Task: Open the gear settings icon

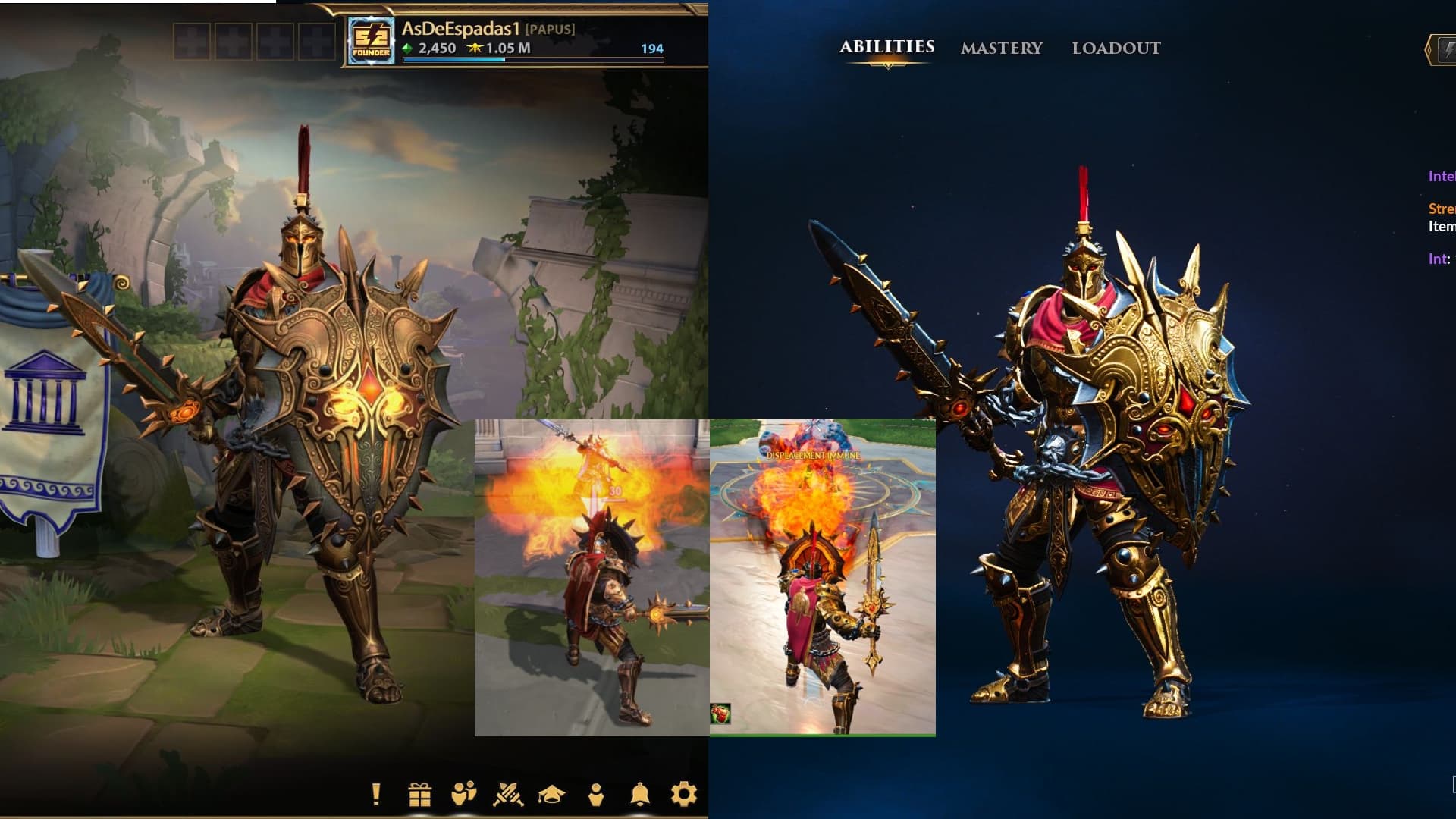Action: [683, 794]
